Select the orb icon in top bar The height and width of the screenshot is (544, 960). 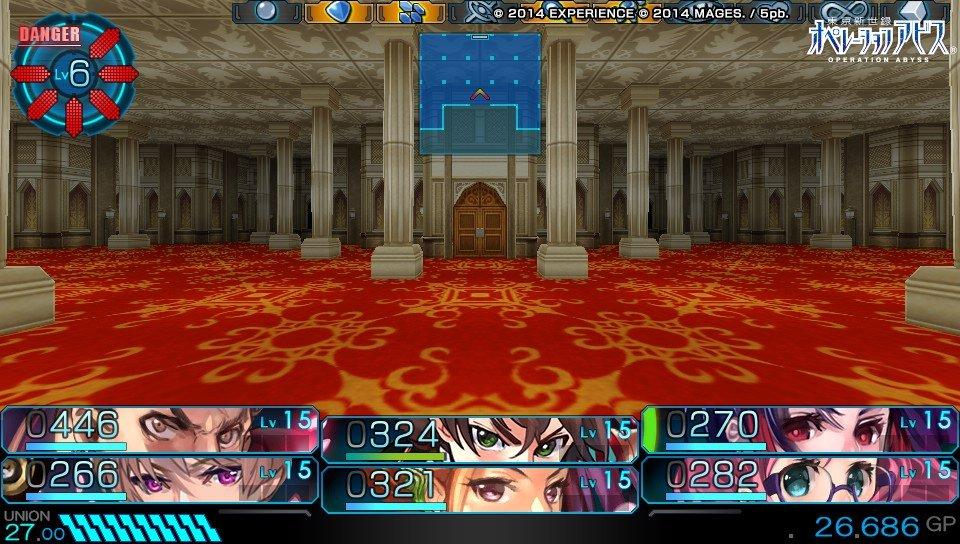(267, 12)
